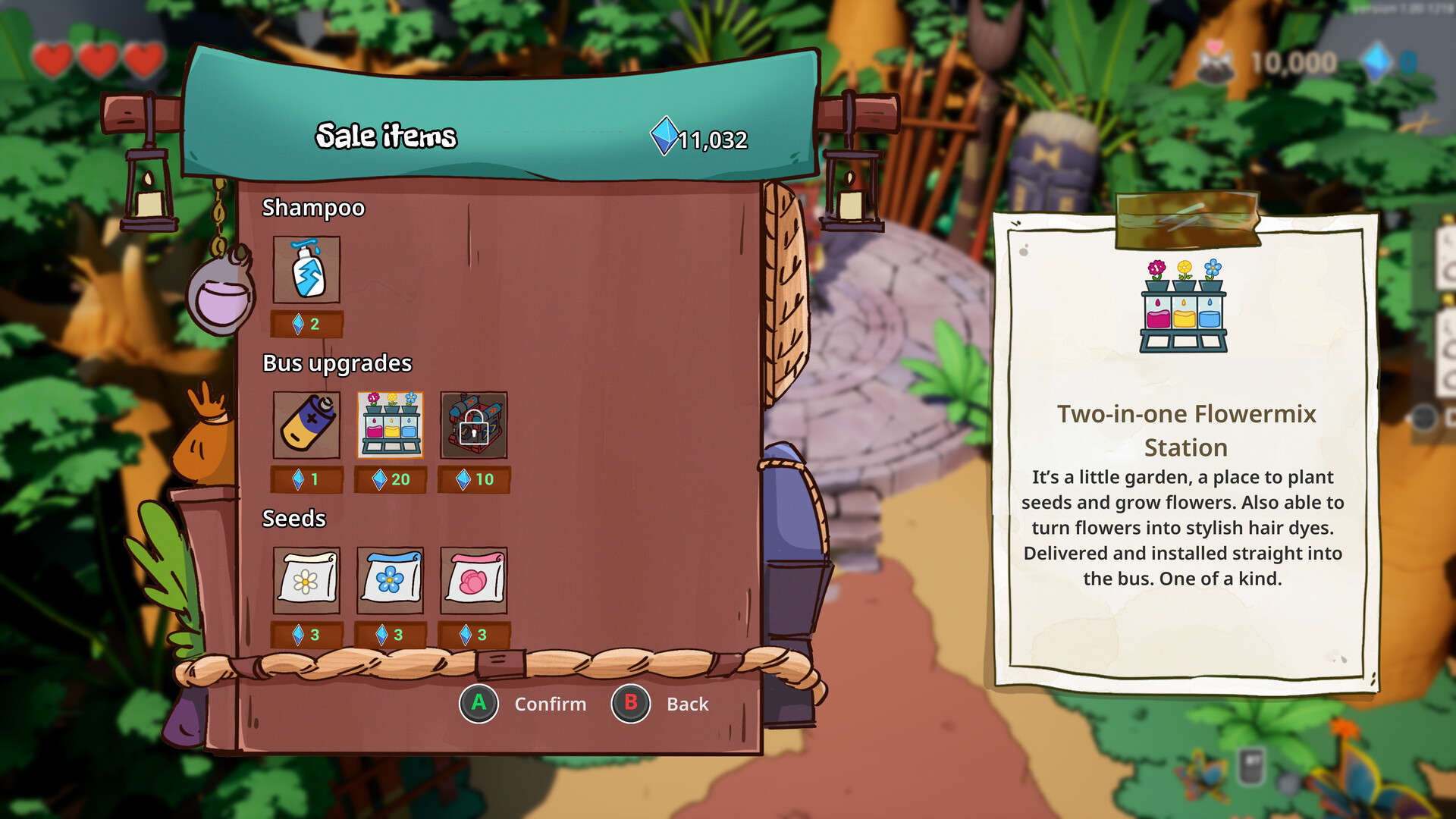Select the shampoo bottle item
The width and height of the screenshot is (1456, 819).
(x=306, y=270)
